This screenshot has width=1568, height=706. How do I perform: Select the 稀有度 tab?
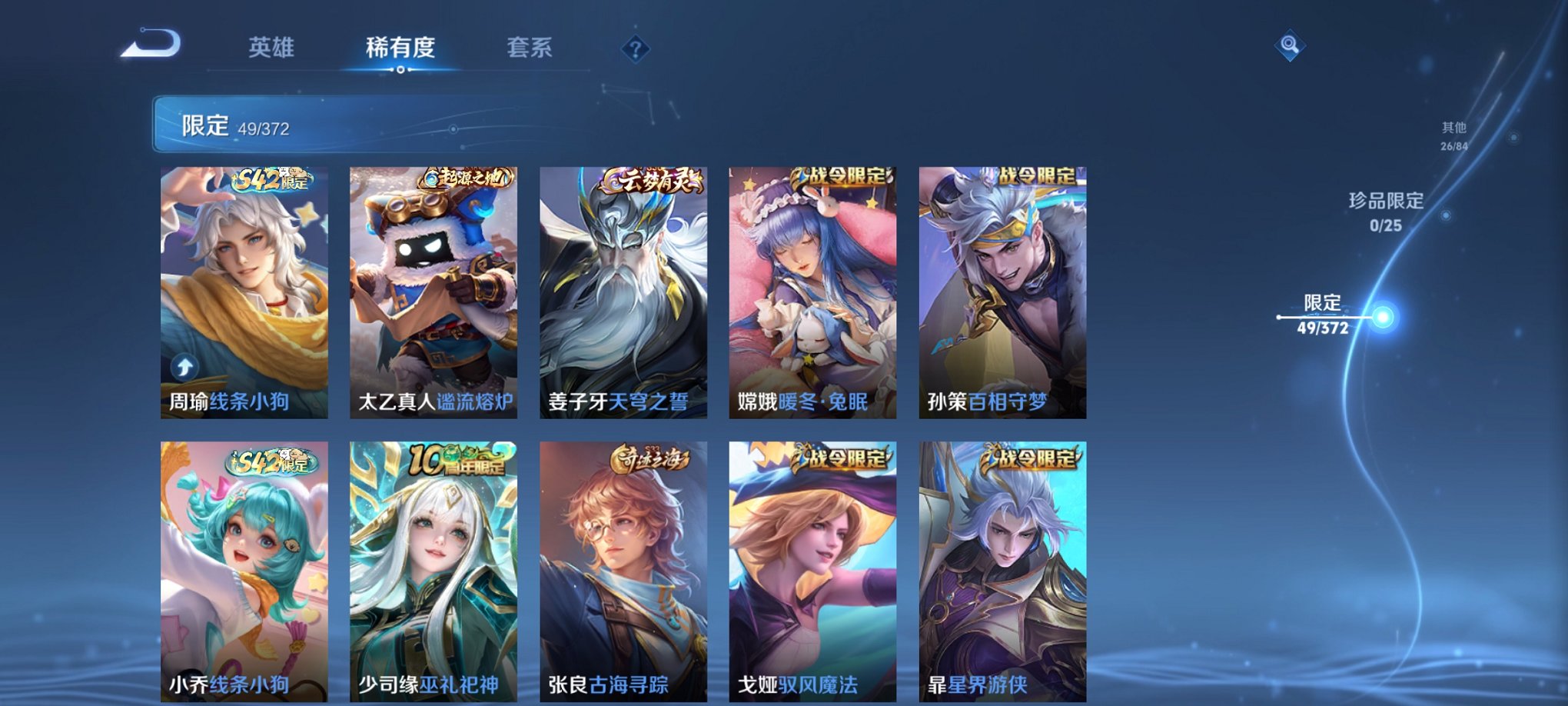399,47
